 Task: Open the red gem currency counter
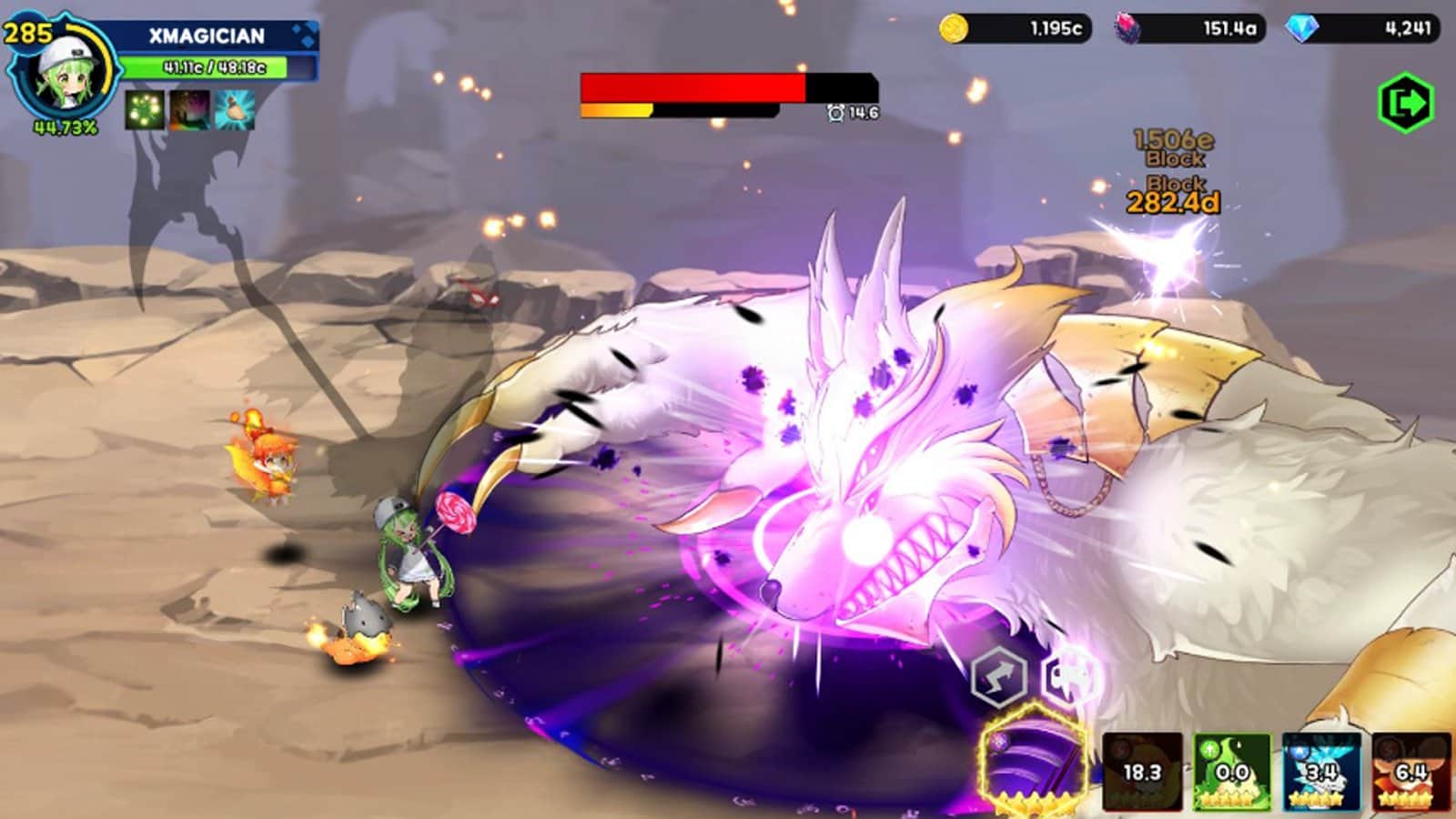[x=1189, y=29]
